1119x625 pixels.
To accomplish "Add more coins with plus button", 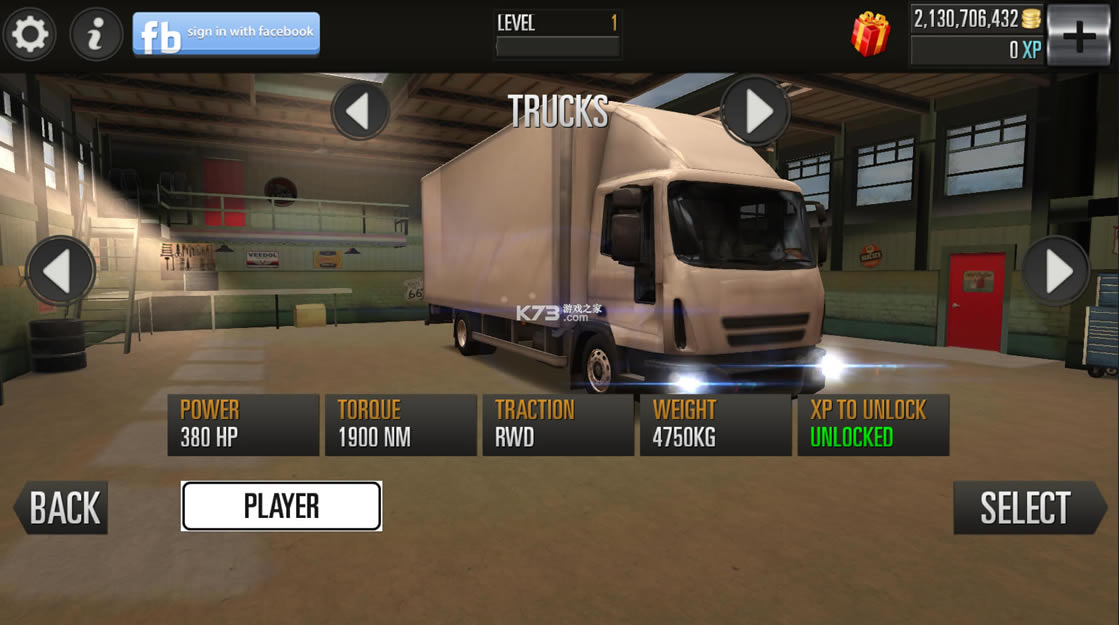I will point(1078,37).
